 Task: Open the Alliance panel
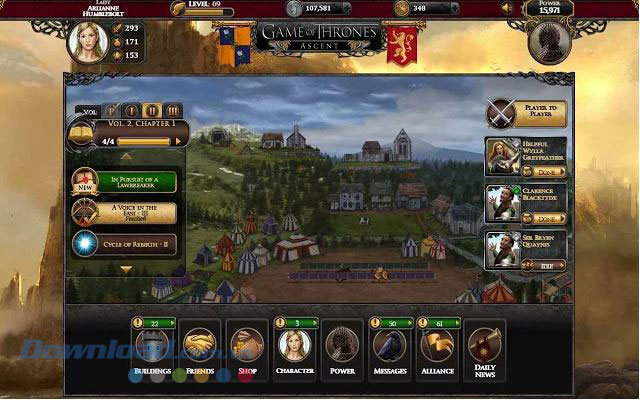point(437,345)
